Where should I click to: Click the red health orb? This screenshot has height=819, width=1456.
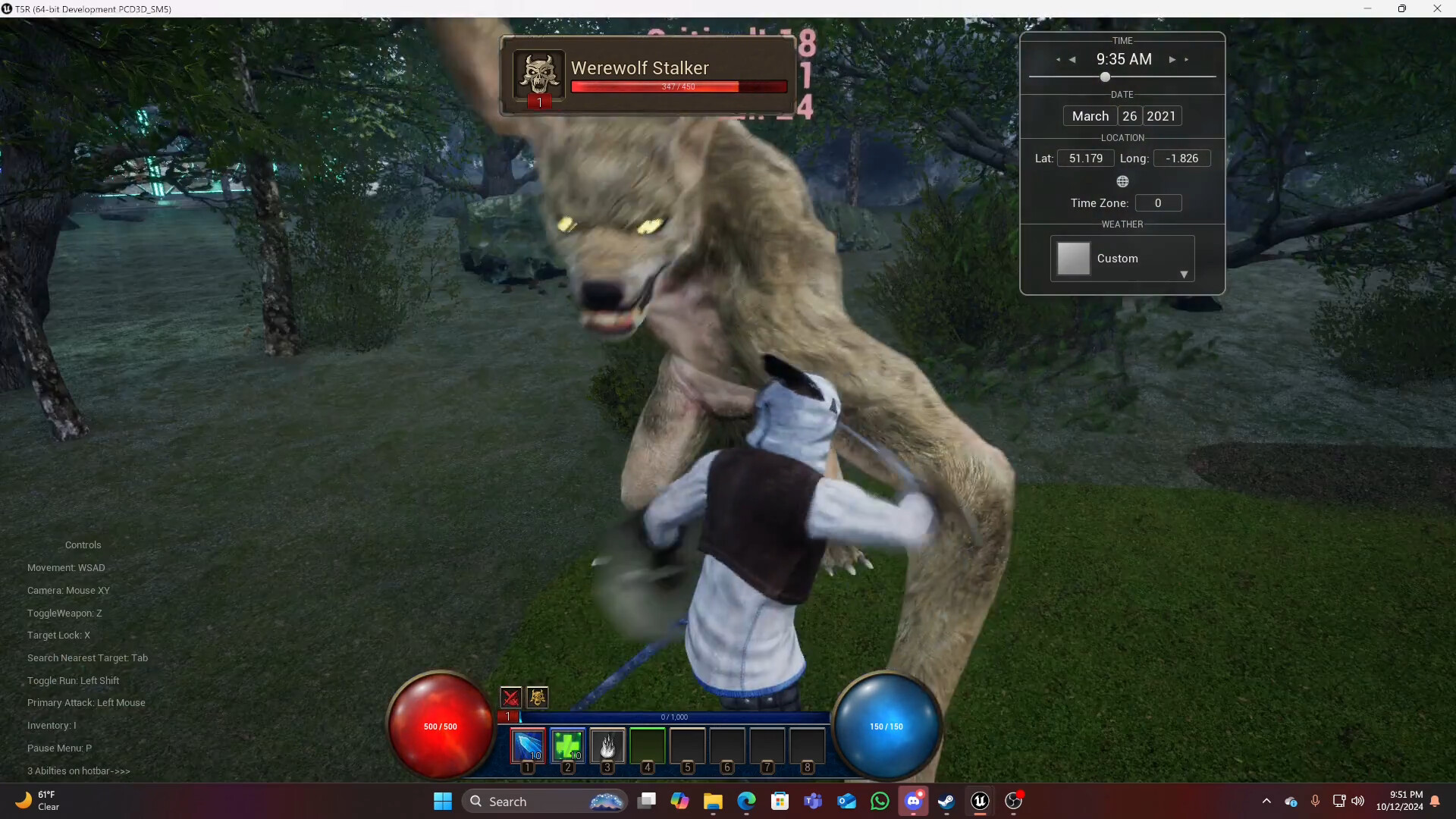[440, 726]
